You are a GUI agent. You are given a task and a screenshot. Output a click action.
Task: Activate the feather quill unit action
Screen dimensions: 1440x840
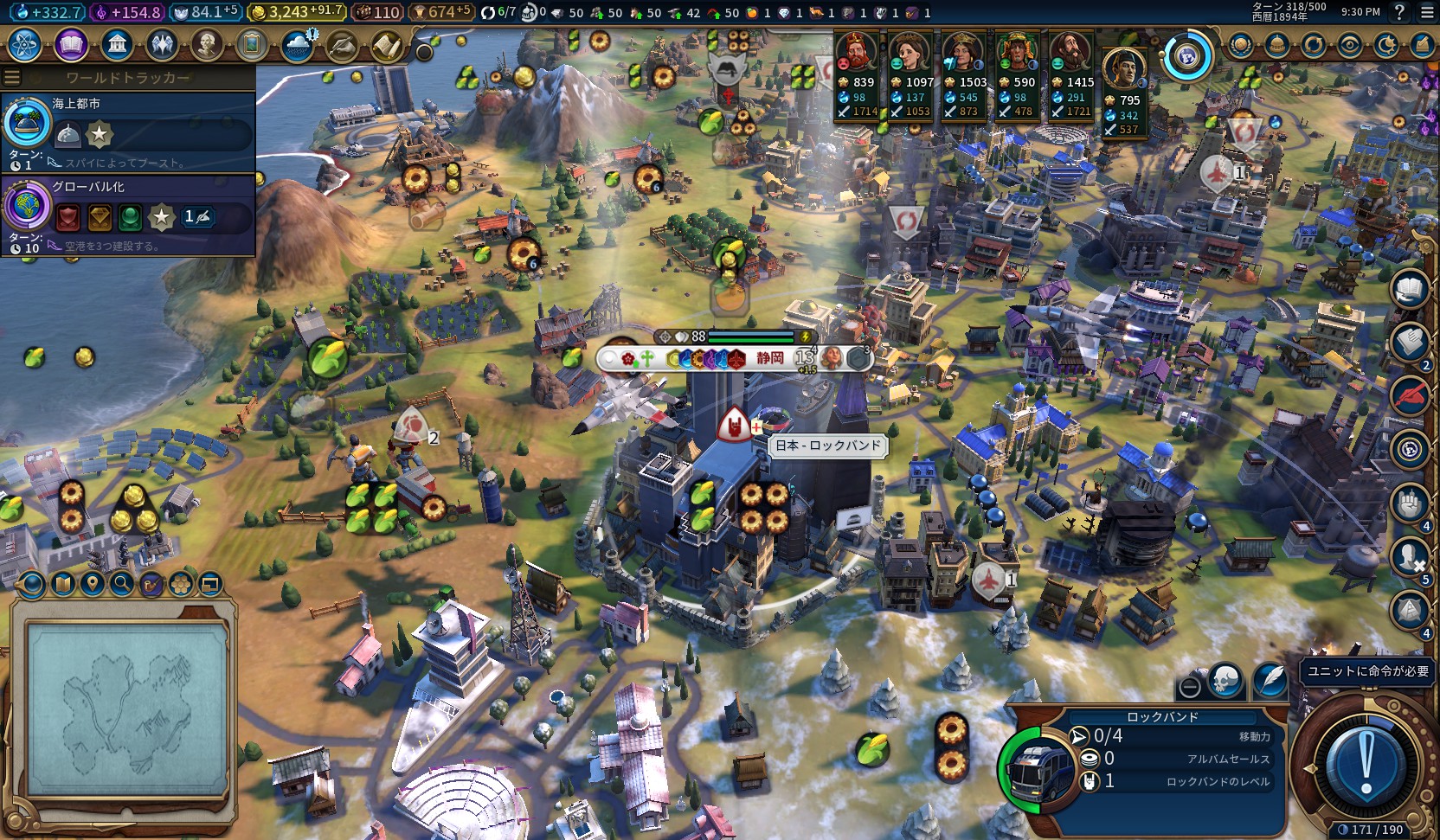(1270, 680)
